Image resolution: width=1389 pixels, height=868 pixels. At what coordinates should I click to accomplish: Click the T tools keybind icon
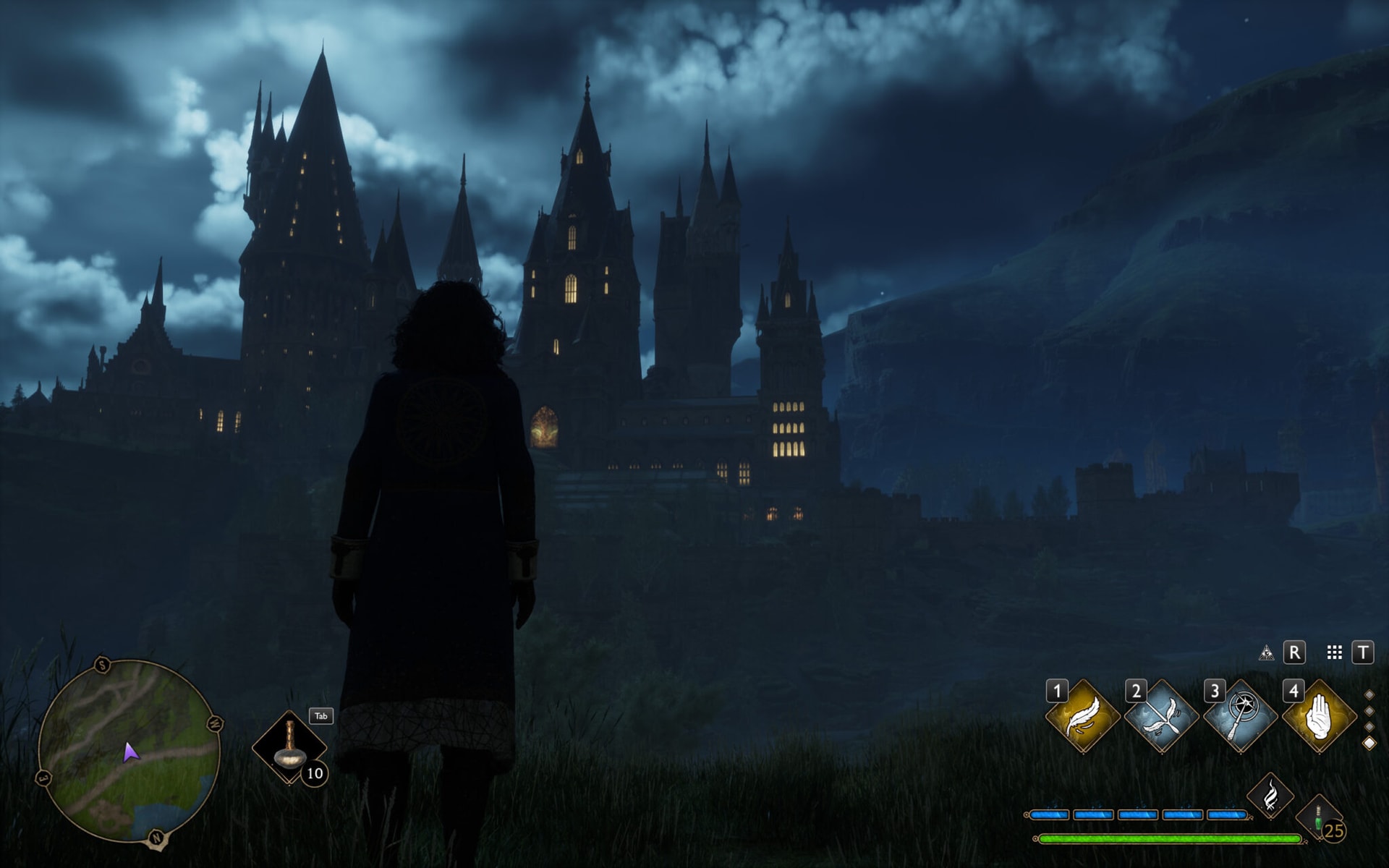pyautogui.click(x=1364, y=653)
